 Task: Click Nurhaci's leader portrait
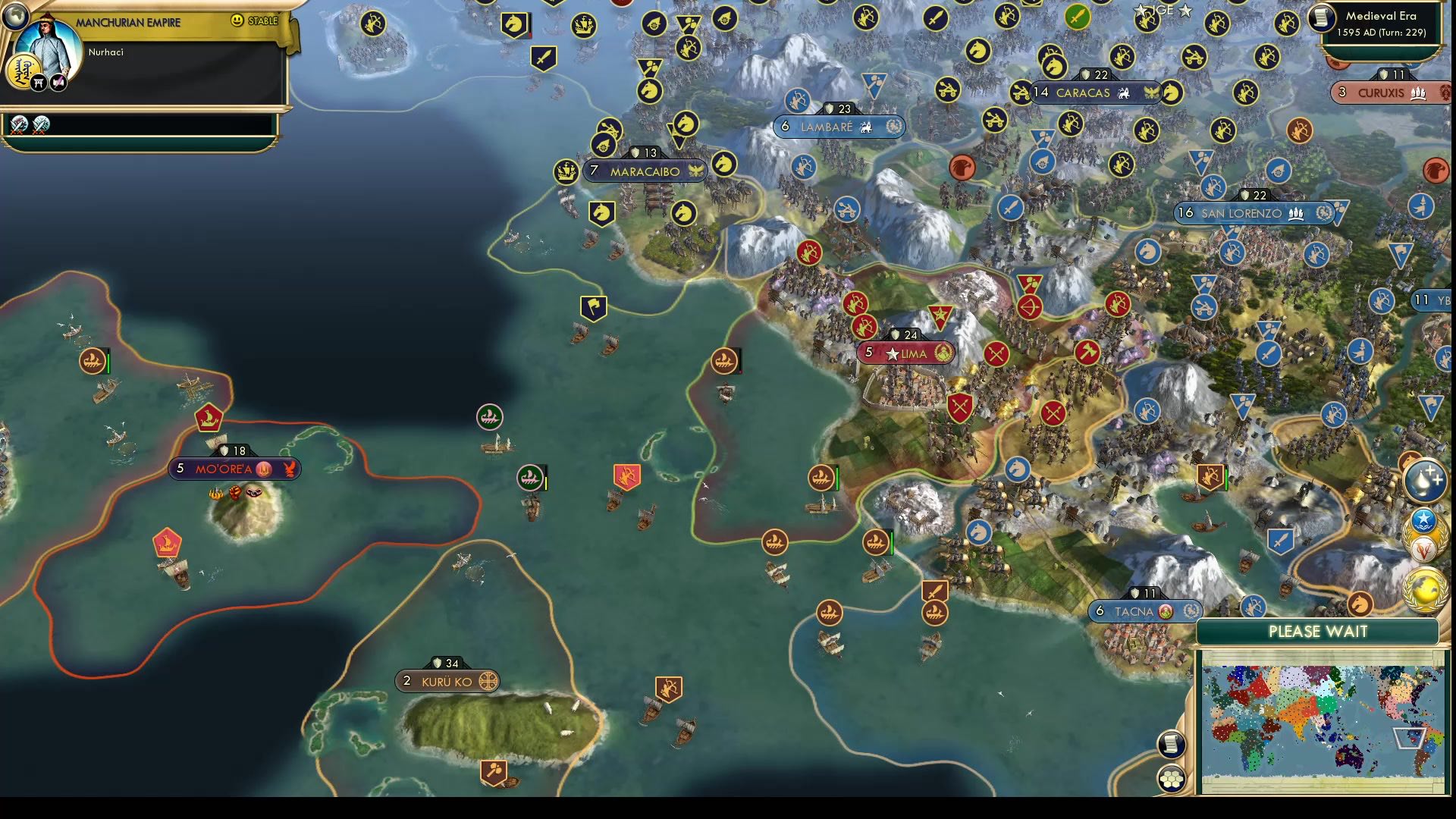49,45
